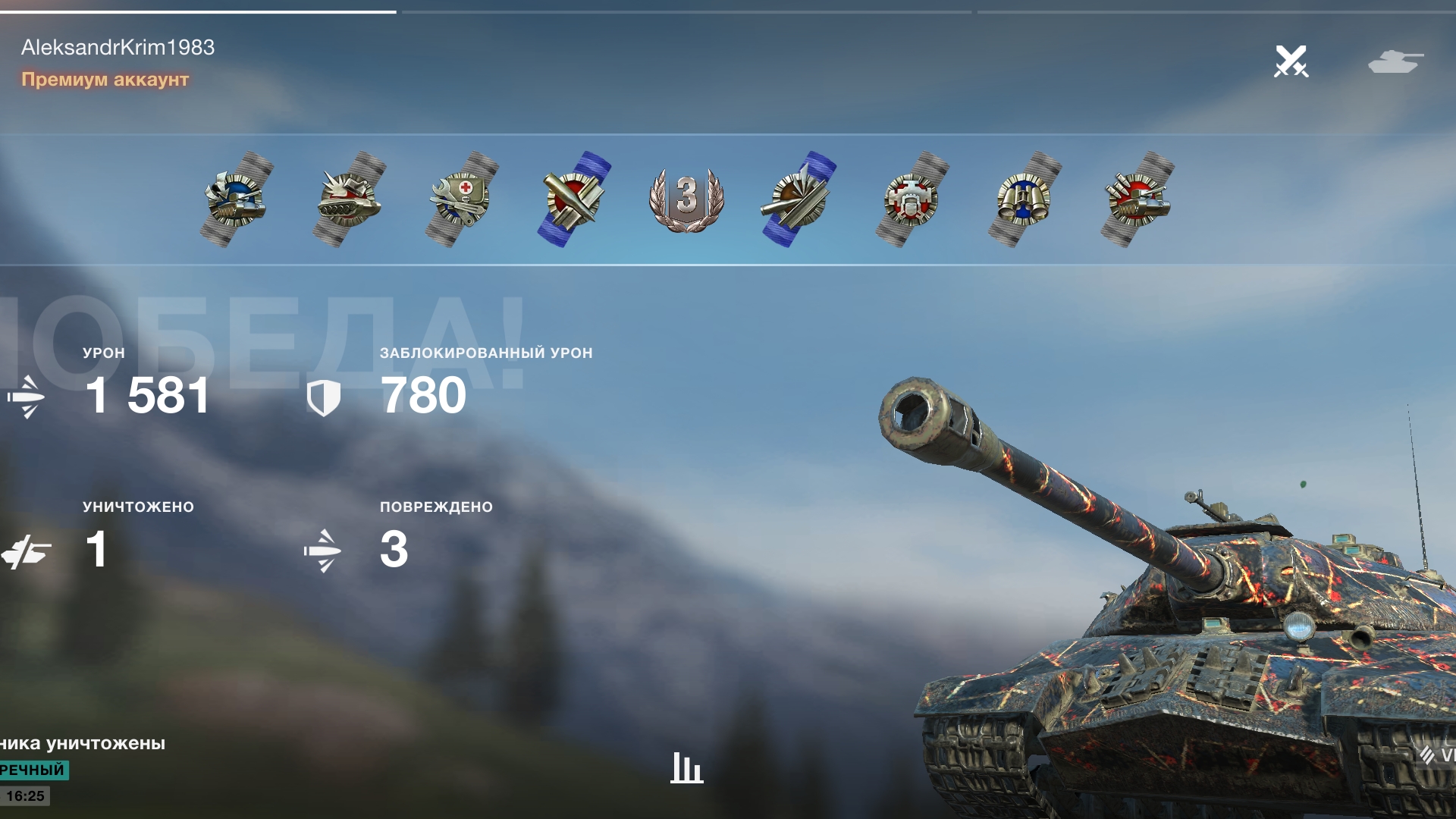The image size is (1456, 819).
Task: Inspect the class mastery badge numbered 3
Action: [x=687, y=199]
